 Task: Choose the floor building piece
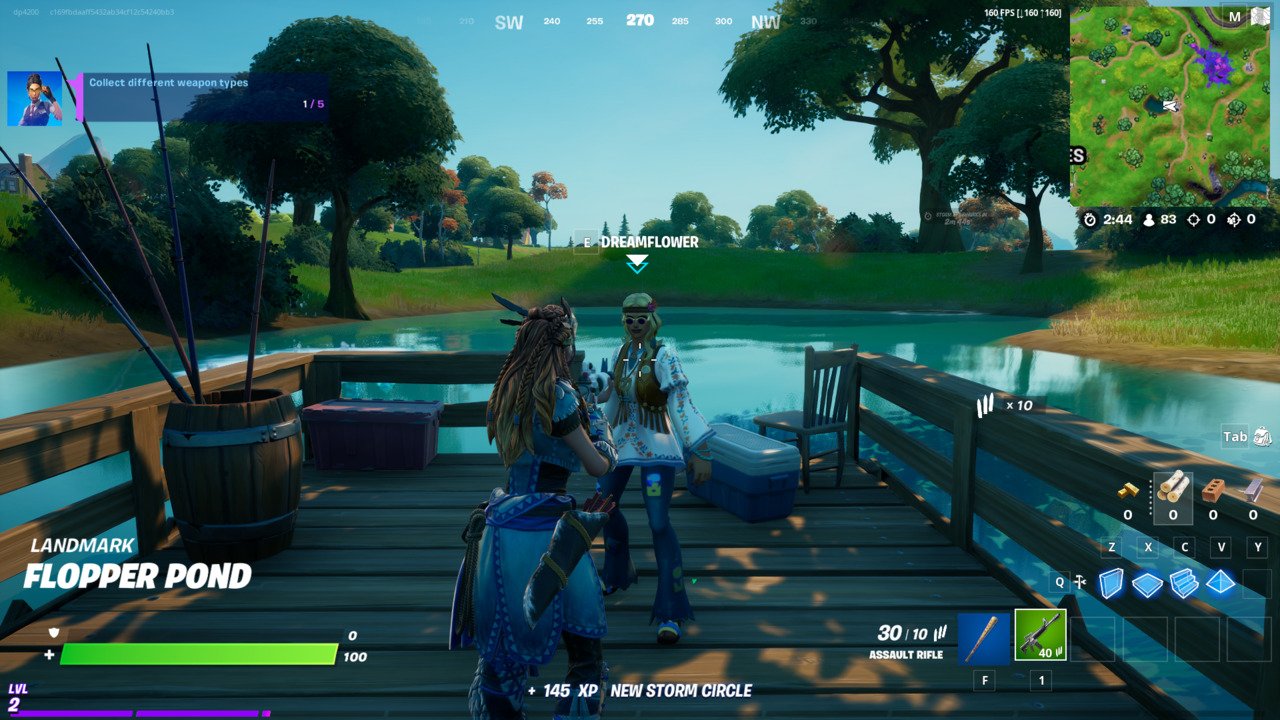(1147, 584)
